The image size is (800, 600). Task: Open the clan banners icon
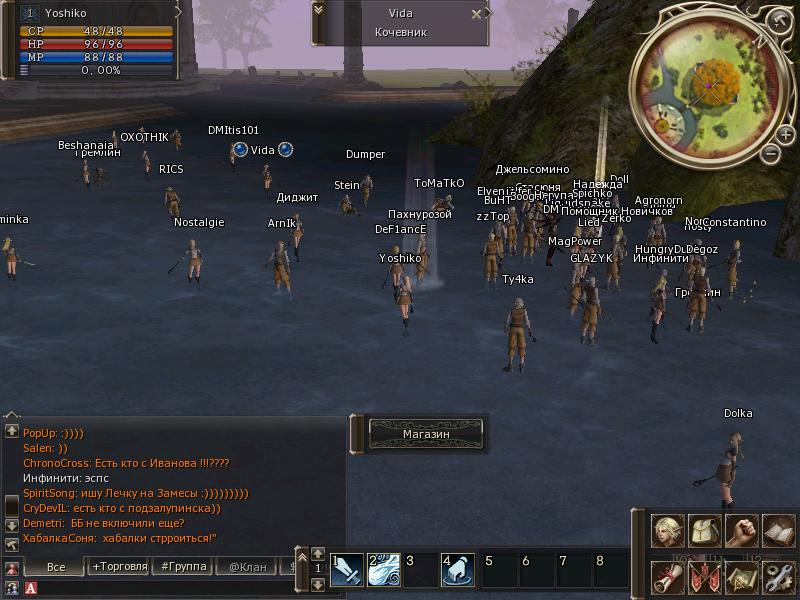[705, 577]
